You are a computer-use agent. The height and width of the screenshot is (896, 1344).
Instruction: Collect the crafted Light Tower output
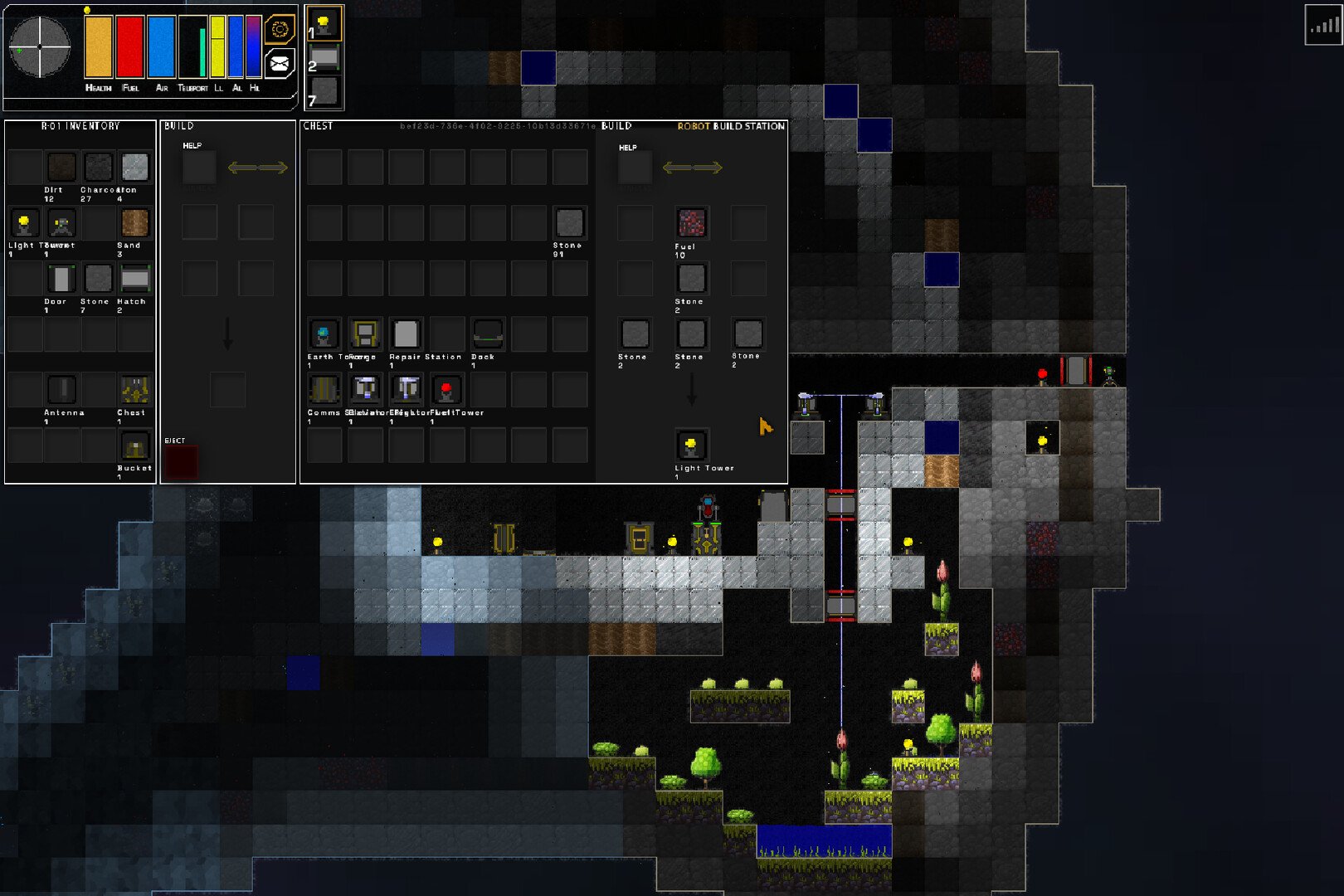[691, 446]
